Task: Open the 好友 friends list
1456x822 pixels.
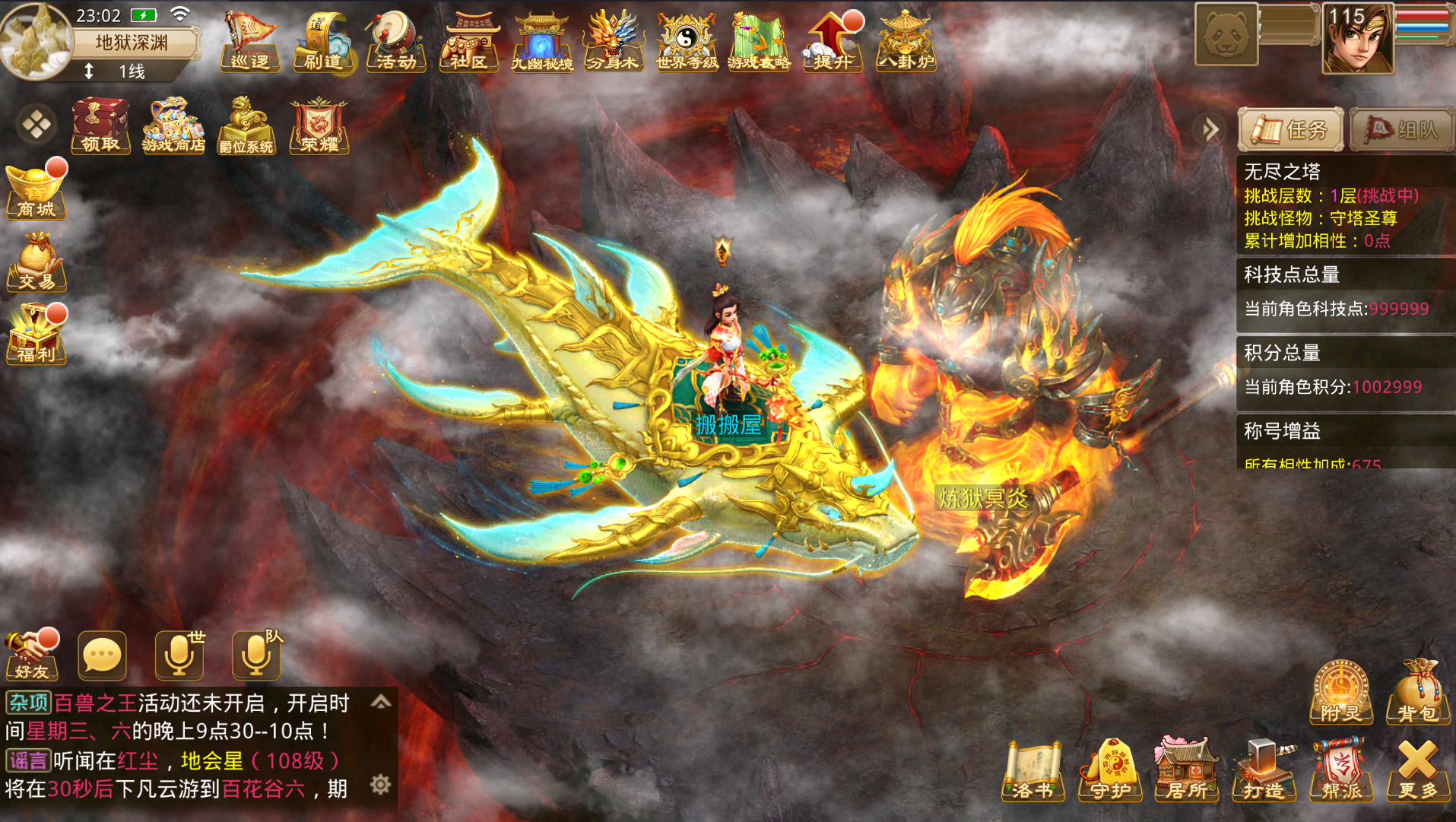Action: click(32, 655)
